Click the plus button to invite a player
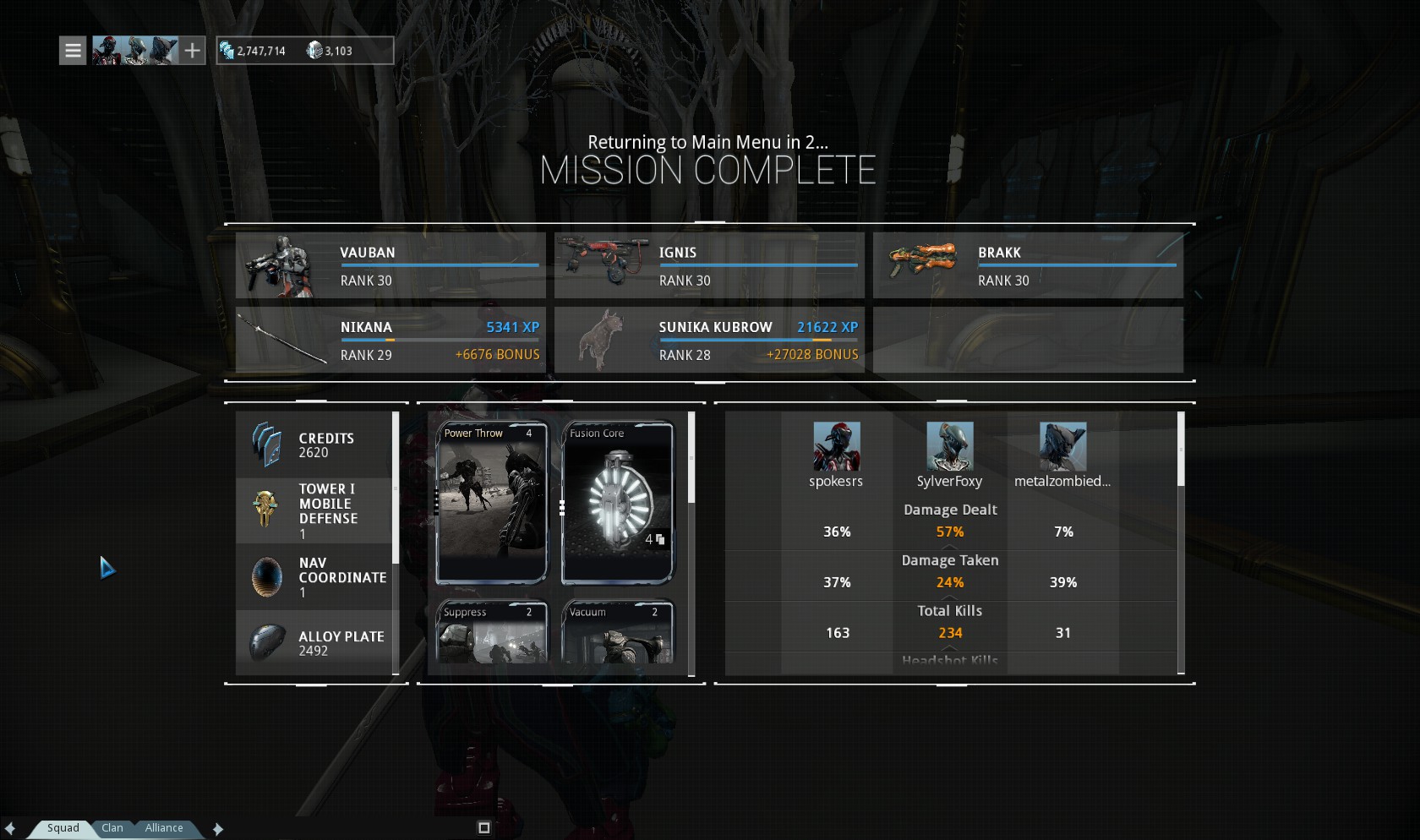Image resolution: width=1420 pixels, height=840 pixels. coord(193,51)
